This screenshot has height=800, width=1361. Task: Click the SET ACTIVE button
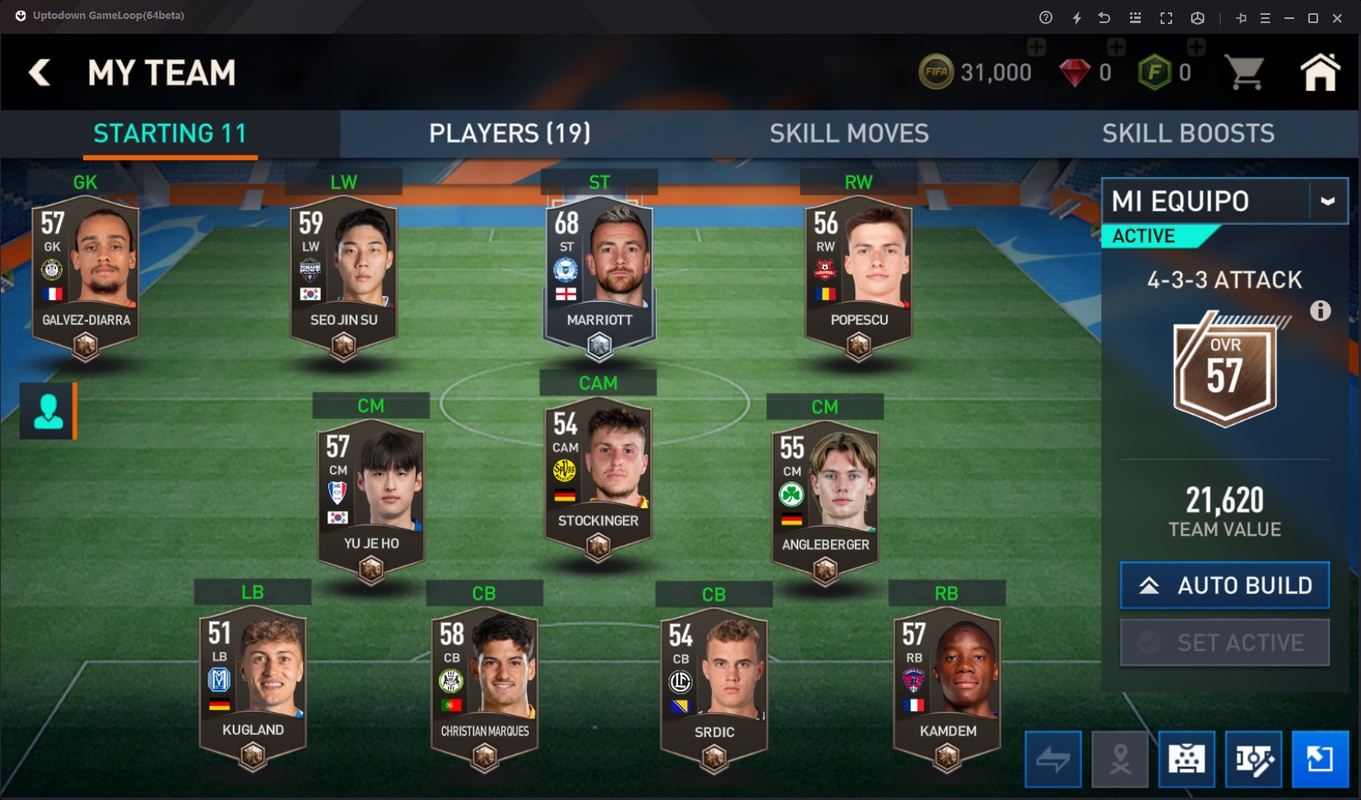pos(1224,642)
